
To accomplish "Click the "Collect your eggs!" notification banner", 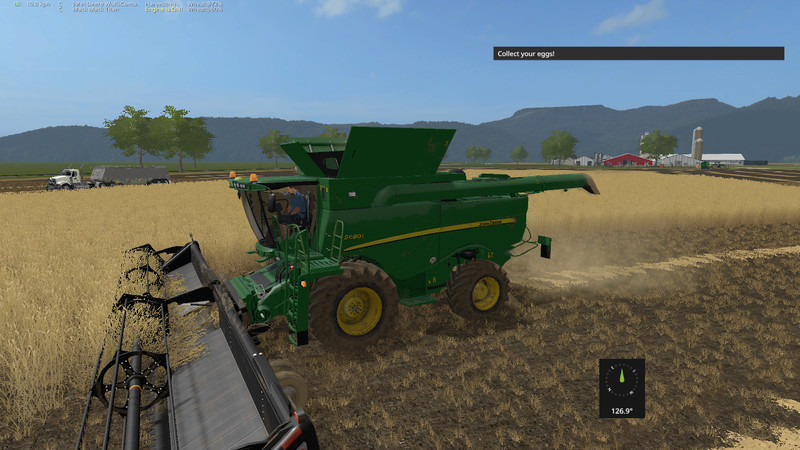I will tap(638, 53).
